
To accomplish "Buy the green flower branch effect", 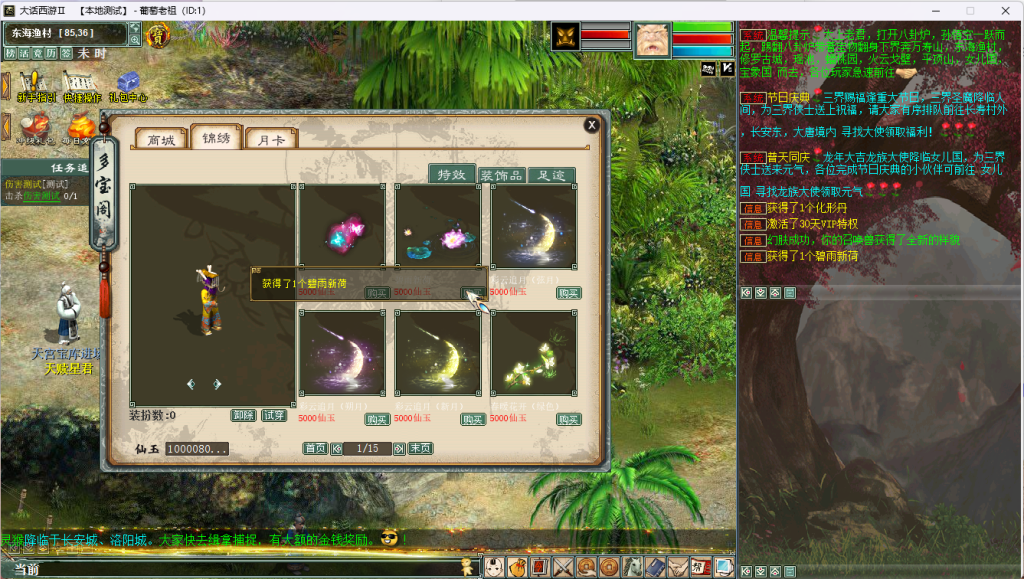I will pos(569,419).
